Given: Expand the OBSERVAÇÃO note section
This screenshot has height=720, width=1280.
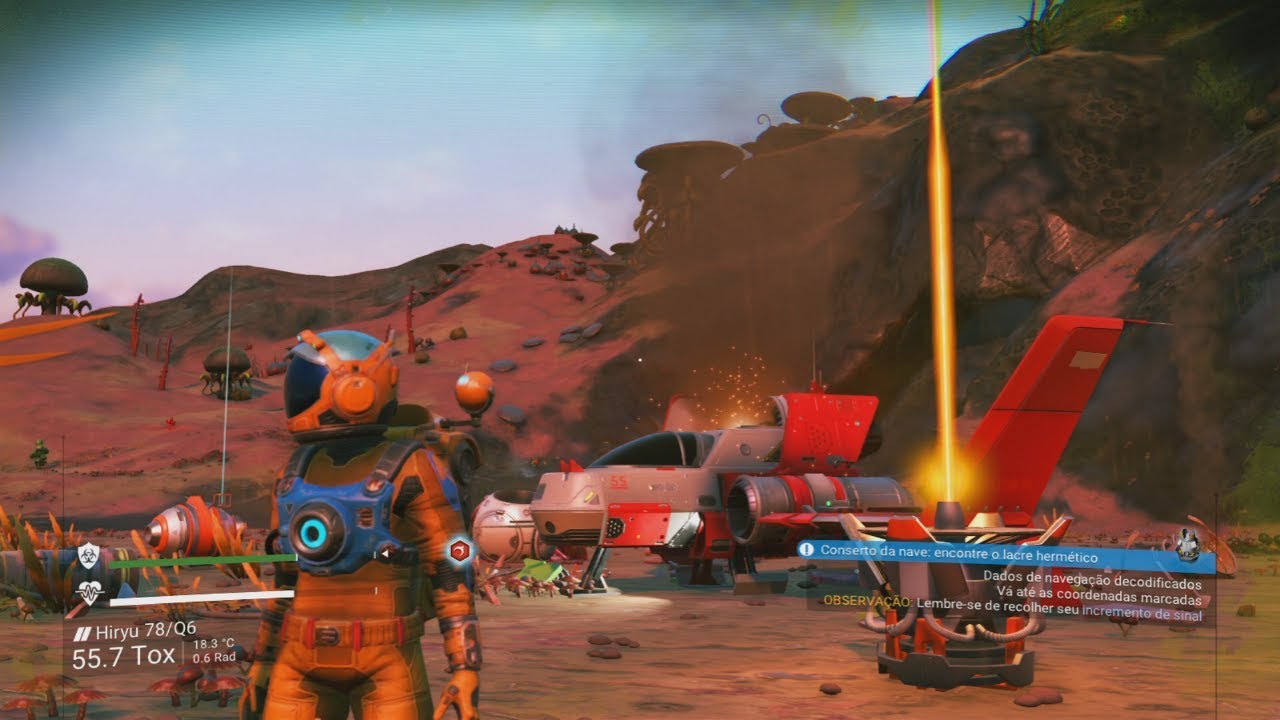Looking at the screenshot, I should [x=868, y=602].
